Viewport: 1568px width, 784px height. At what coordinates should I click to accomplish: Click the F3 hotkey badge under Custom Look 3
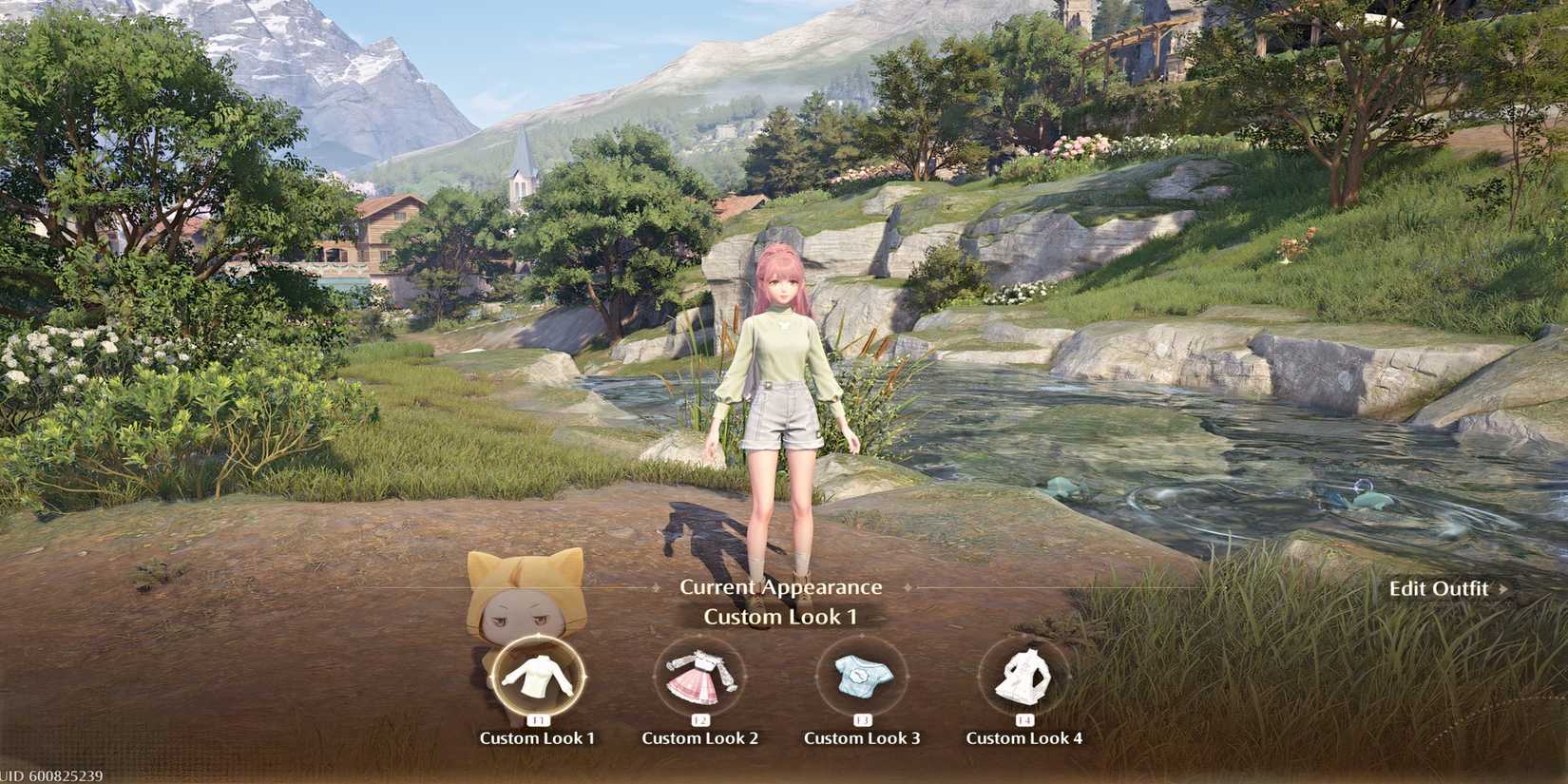[x=862, y=718]
